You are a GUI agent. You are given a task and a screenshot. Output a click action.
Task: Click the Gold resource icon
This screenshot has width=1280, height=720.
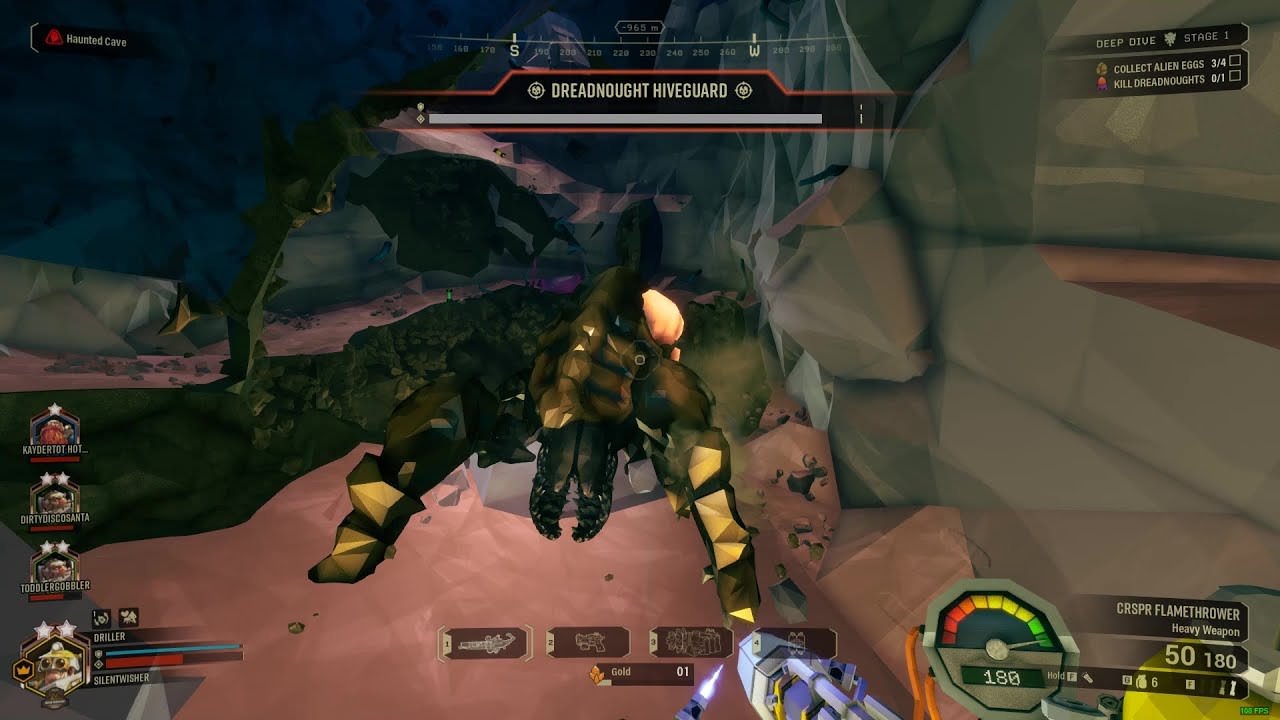click(x=596, y=674)
